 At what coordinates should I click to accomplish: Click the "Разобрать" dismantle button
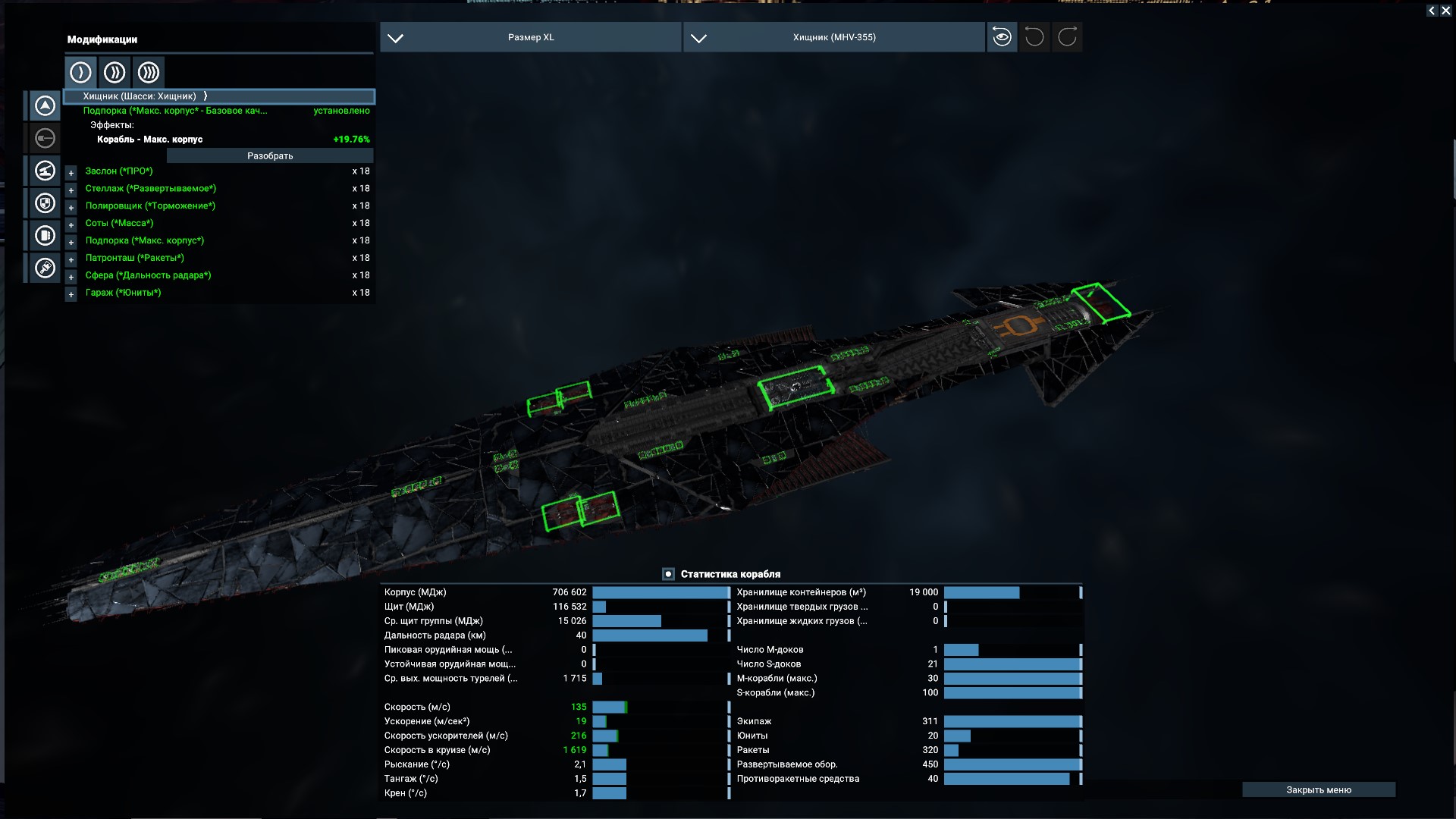point(270,155)
